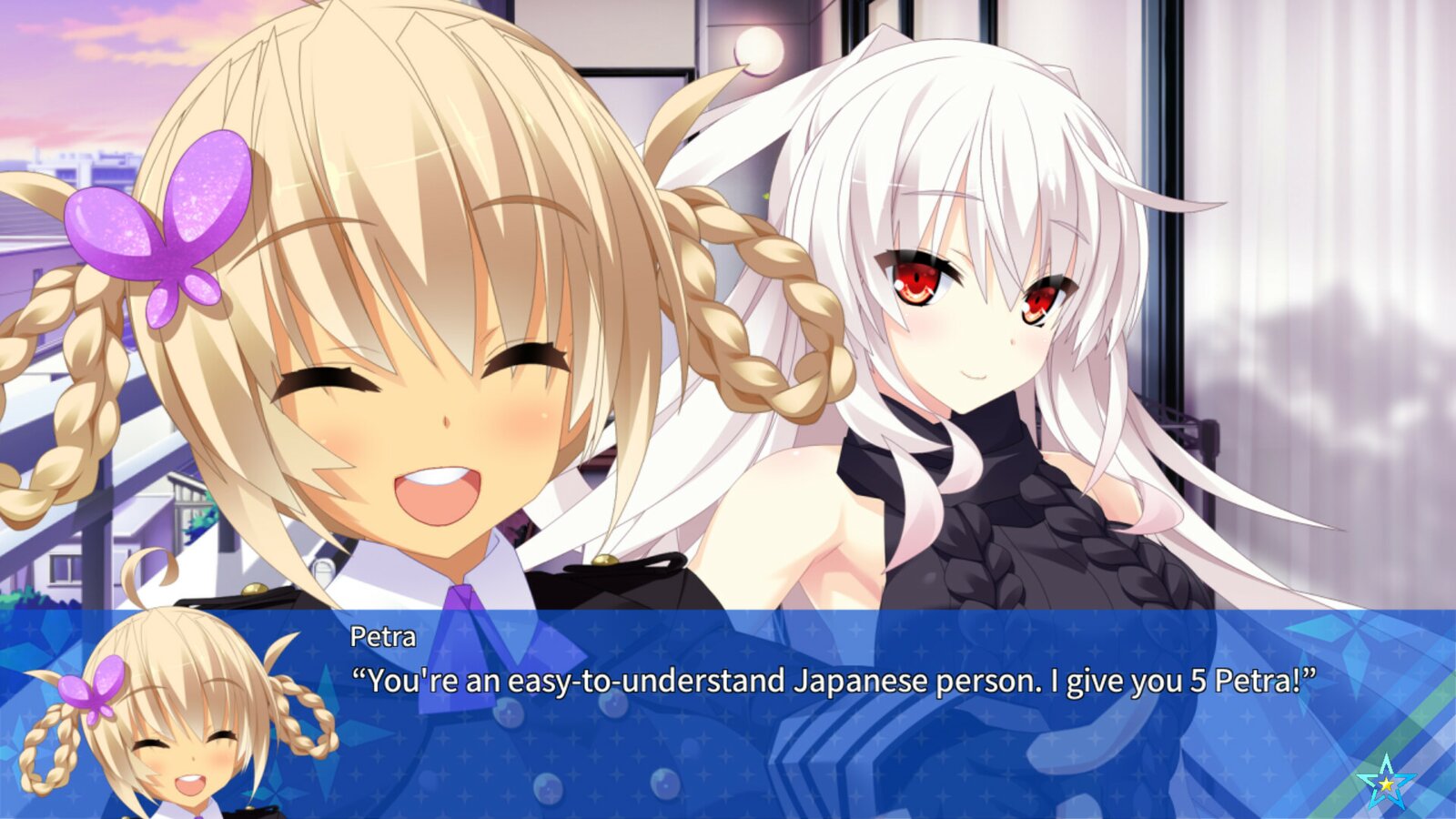
Task: Click the star advance icon in dialogue box
Action: pos(1385,783)
